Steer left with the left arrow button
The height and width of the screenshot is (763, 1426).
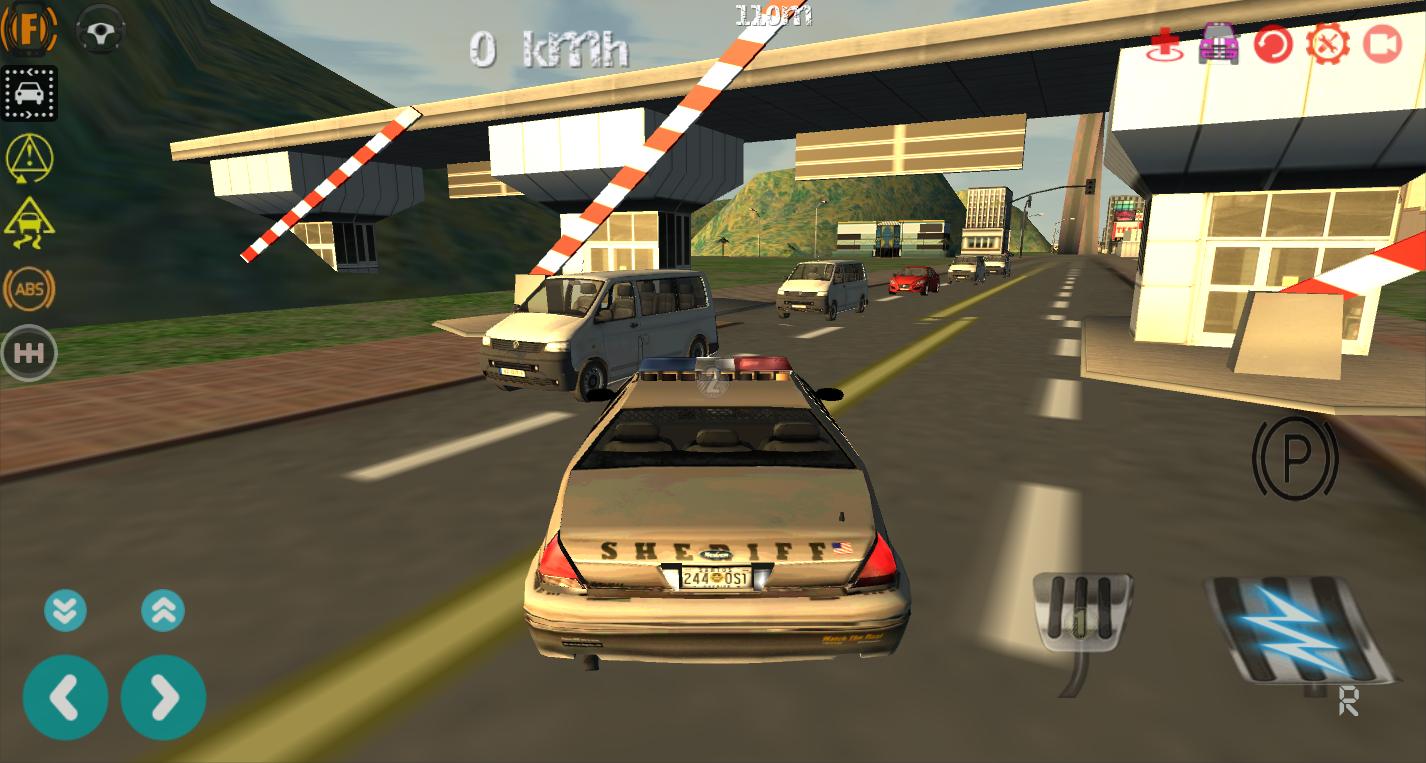tap(66, 697)
